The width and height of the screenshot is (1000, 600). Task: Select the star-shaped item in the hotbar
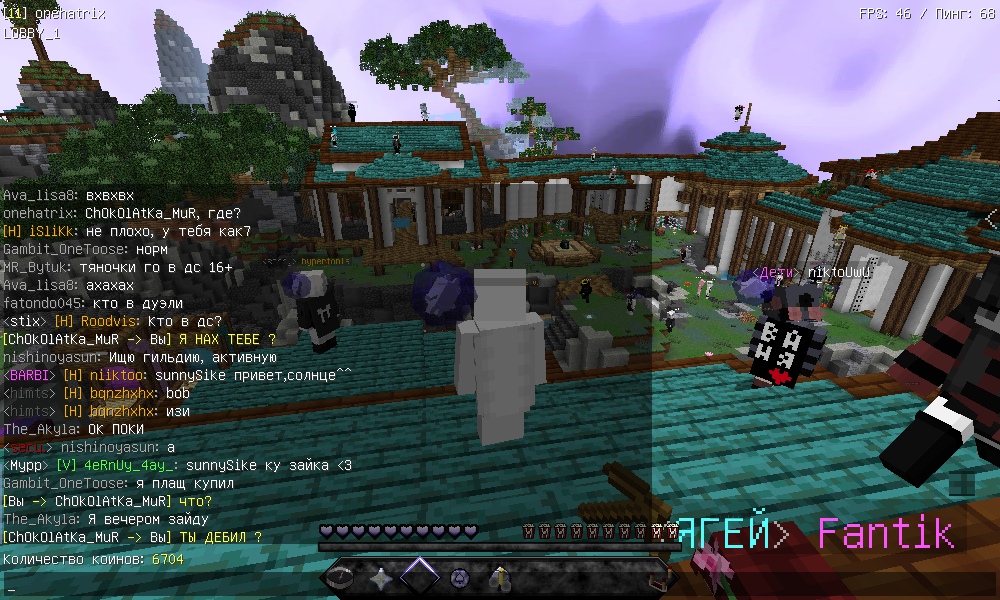(381, 577)
